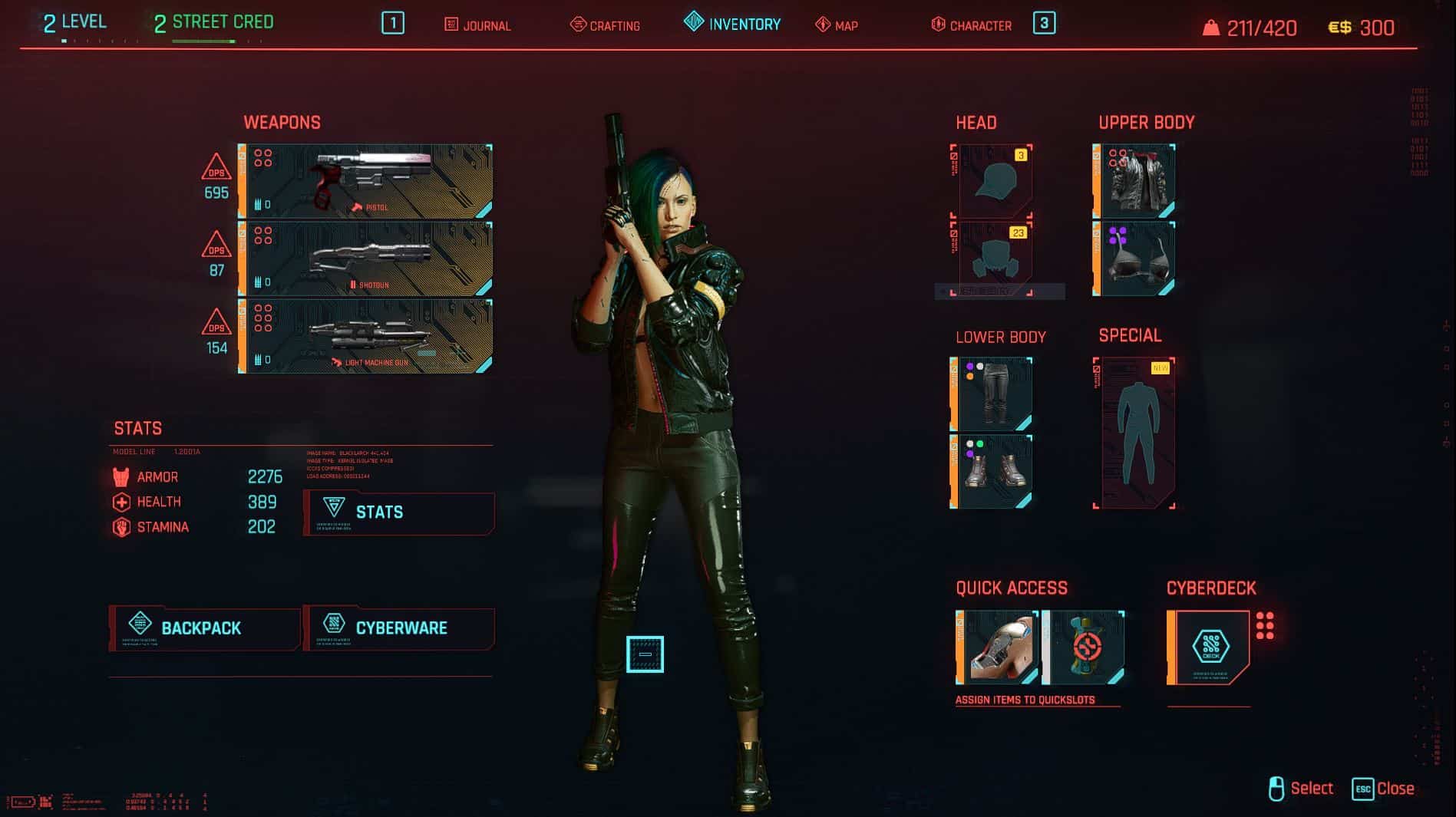This screenshot has width=1456, height=817.
Task: Select the equipped boots slot
Action: pyautogui.click(x=992, y=472)
